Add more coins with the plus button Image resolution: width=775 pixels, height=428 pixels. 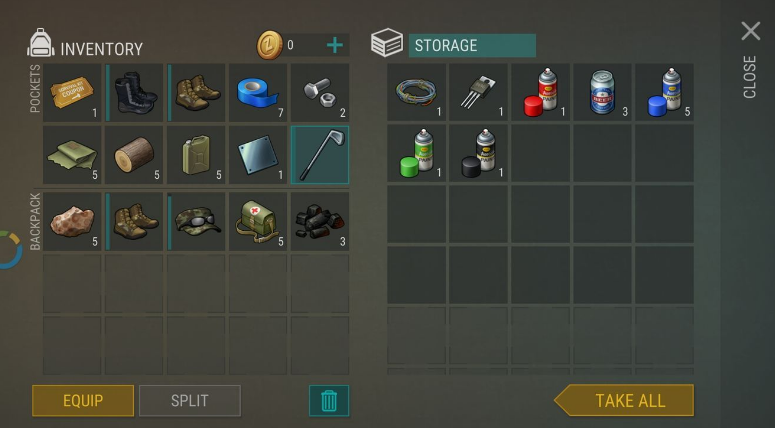point(335,45)
